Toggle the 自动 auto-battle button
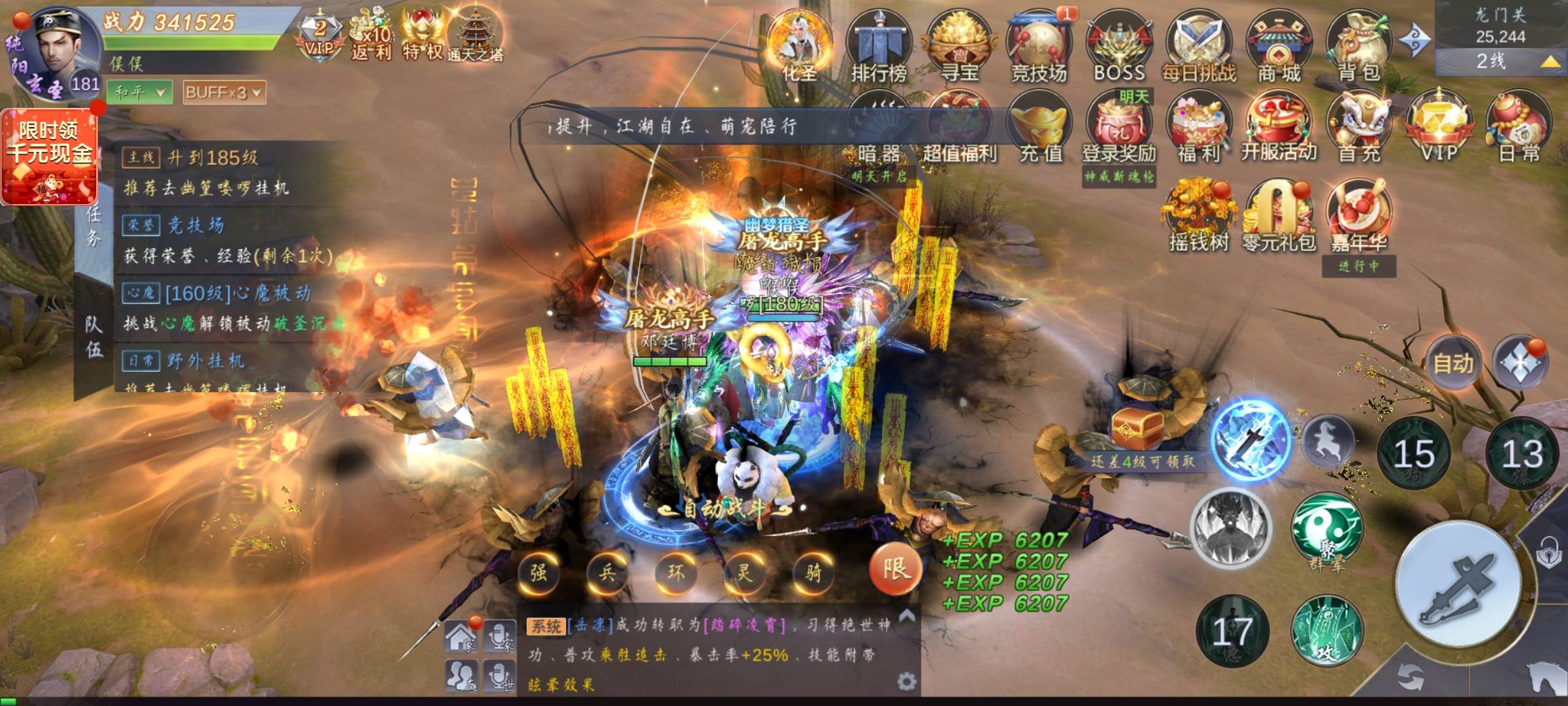The height and width of the screenshot is (706, 1568). point(1453,363)
